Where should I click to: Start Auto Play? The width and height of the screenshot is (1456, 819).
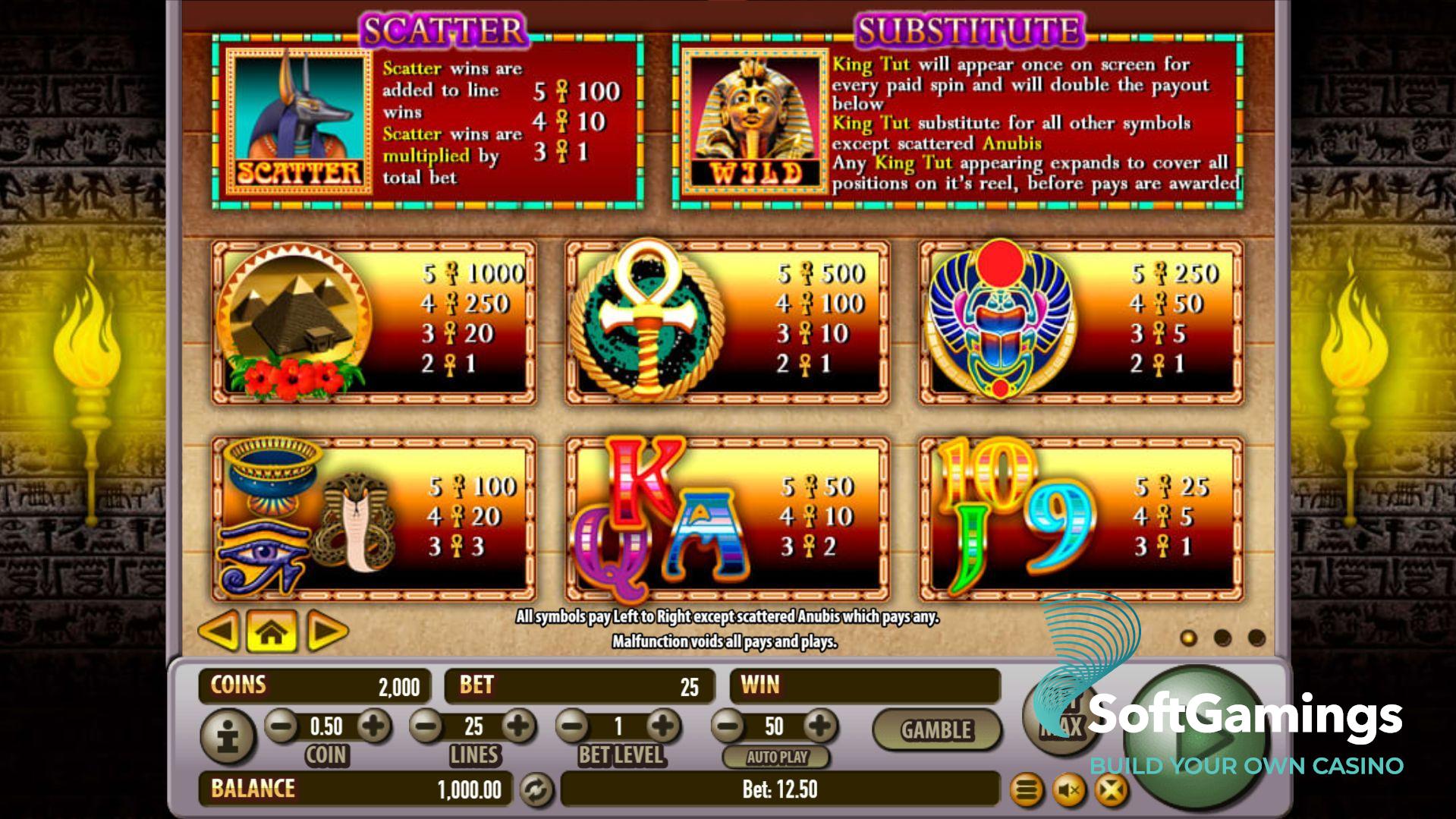[x=776, y=757]
